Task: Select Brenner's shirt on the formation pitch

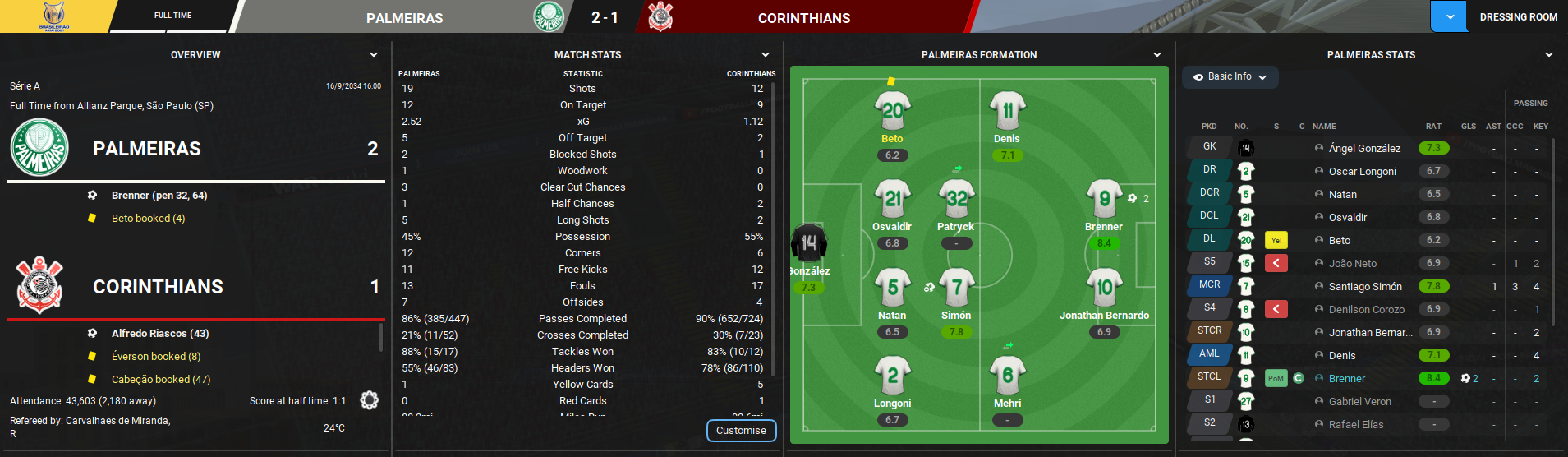Action: [x=1104, y=199]
